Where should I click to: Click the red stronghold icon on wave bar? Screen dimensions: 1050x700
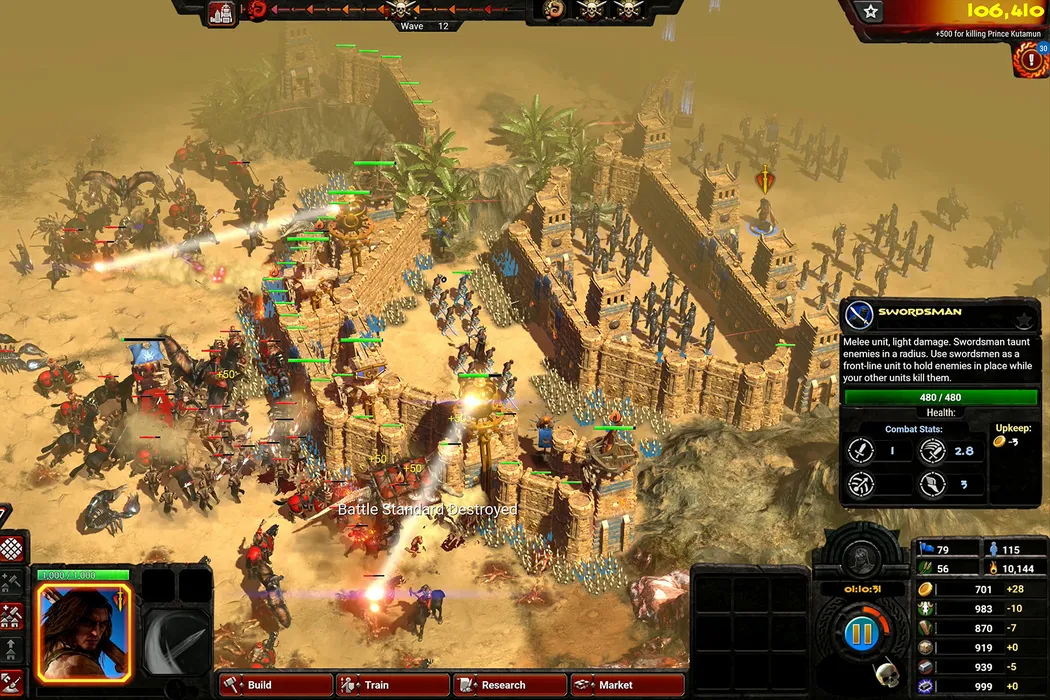pos(221,11)
